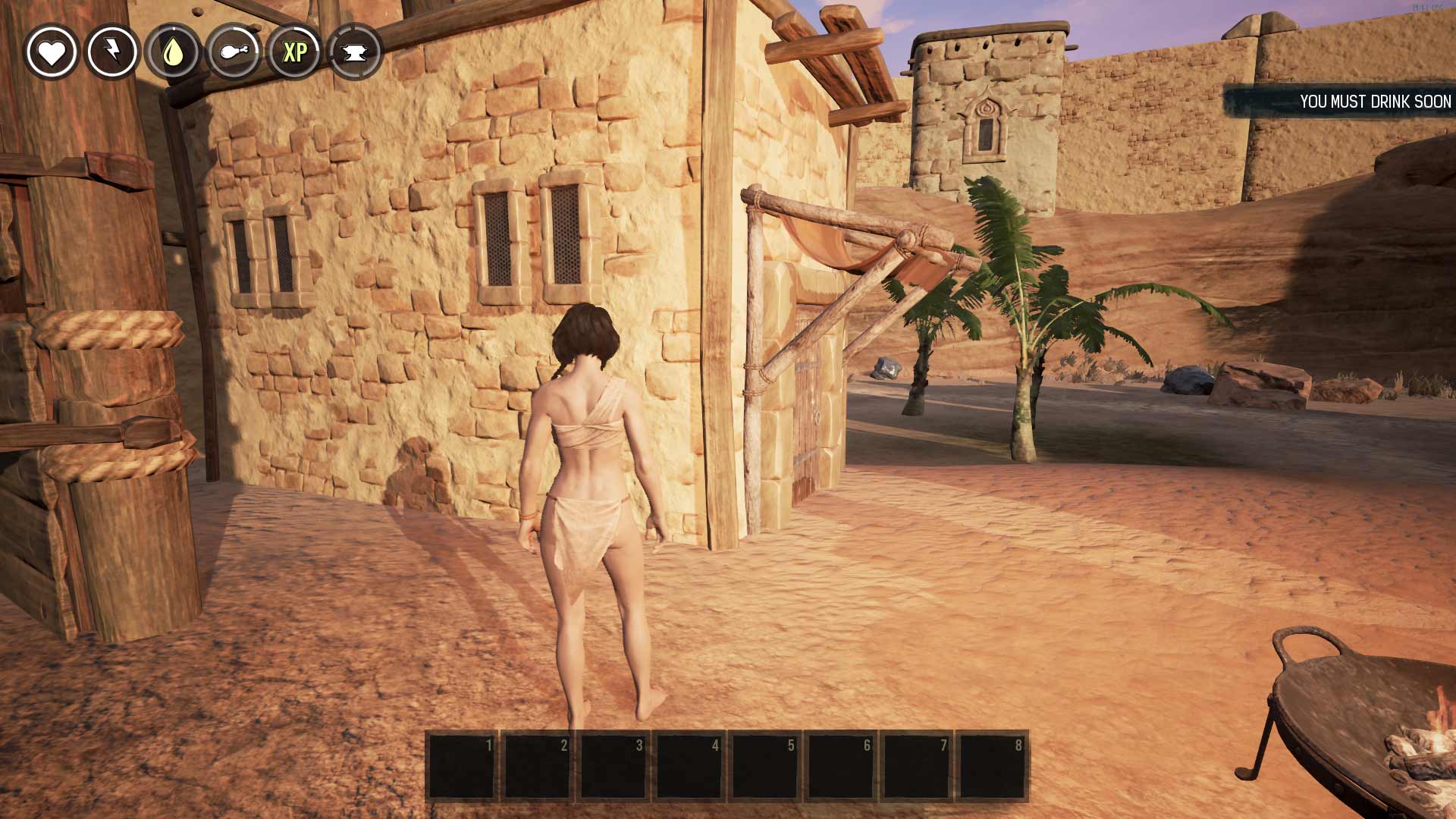Select the anvil icon in the HUD
Screen dimensions: 1456x819
click(x=355, y=52)
